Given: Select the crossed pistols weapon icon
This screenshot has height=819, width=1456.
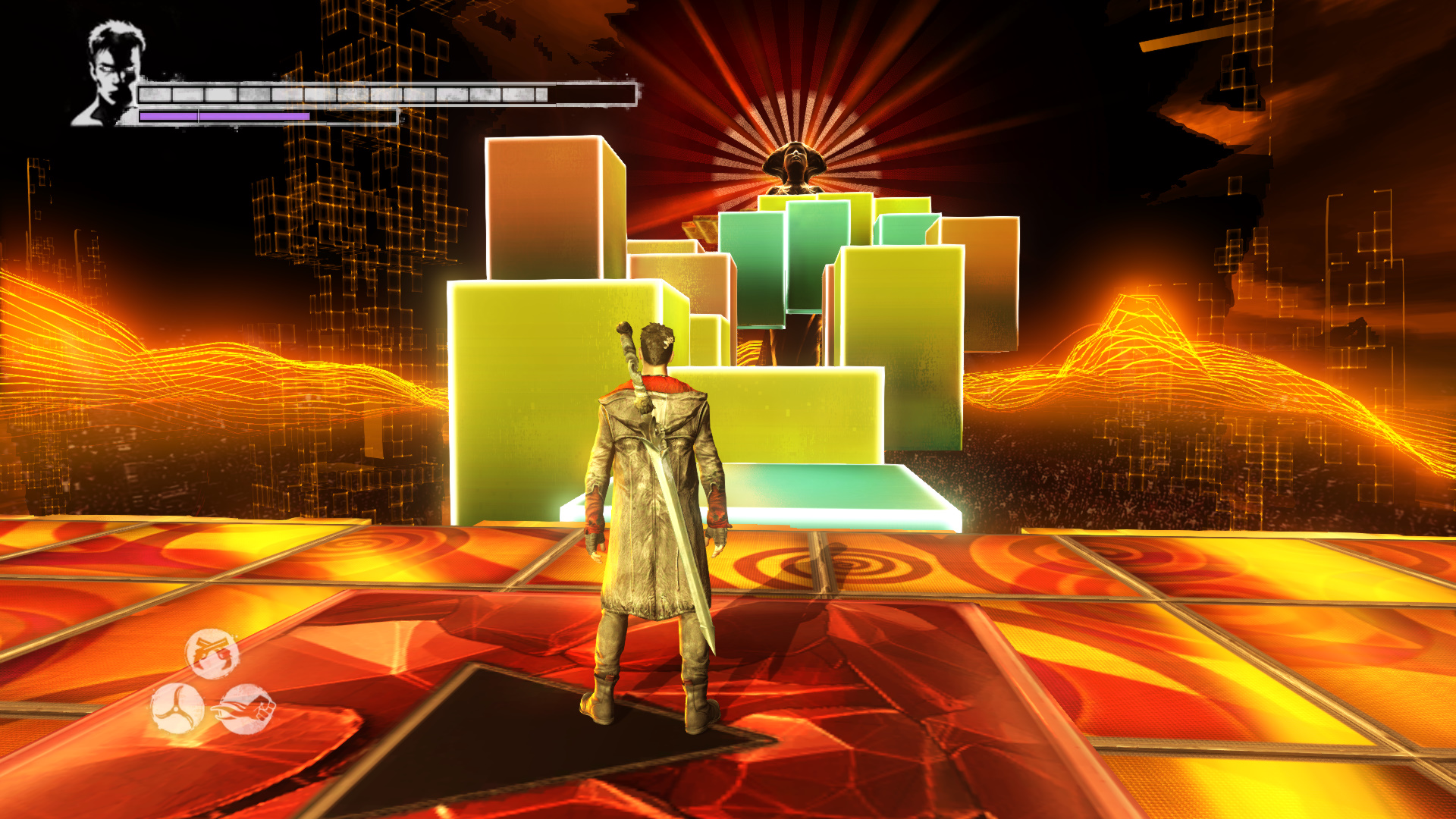Looking at the screenshot, I should coord(212,653).
